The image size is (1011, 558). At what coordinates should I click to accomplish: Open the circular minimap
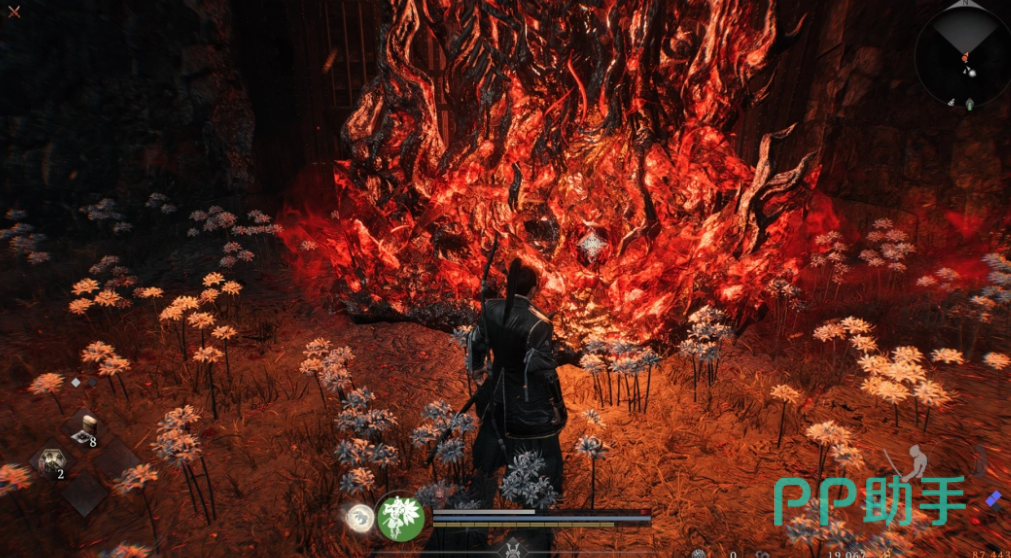pyautogui.click(x=961, y=57)
